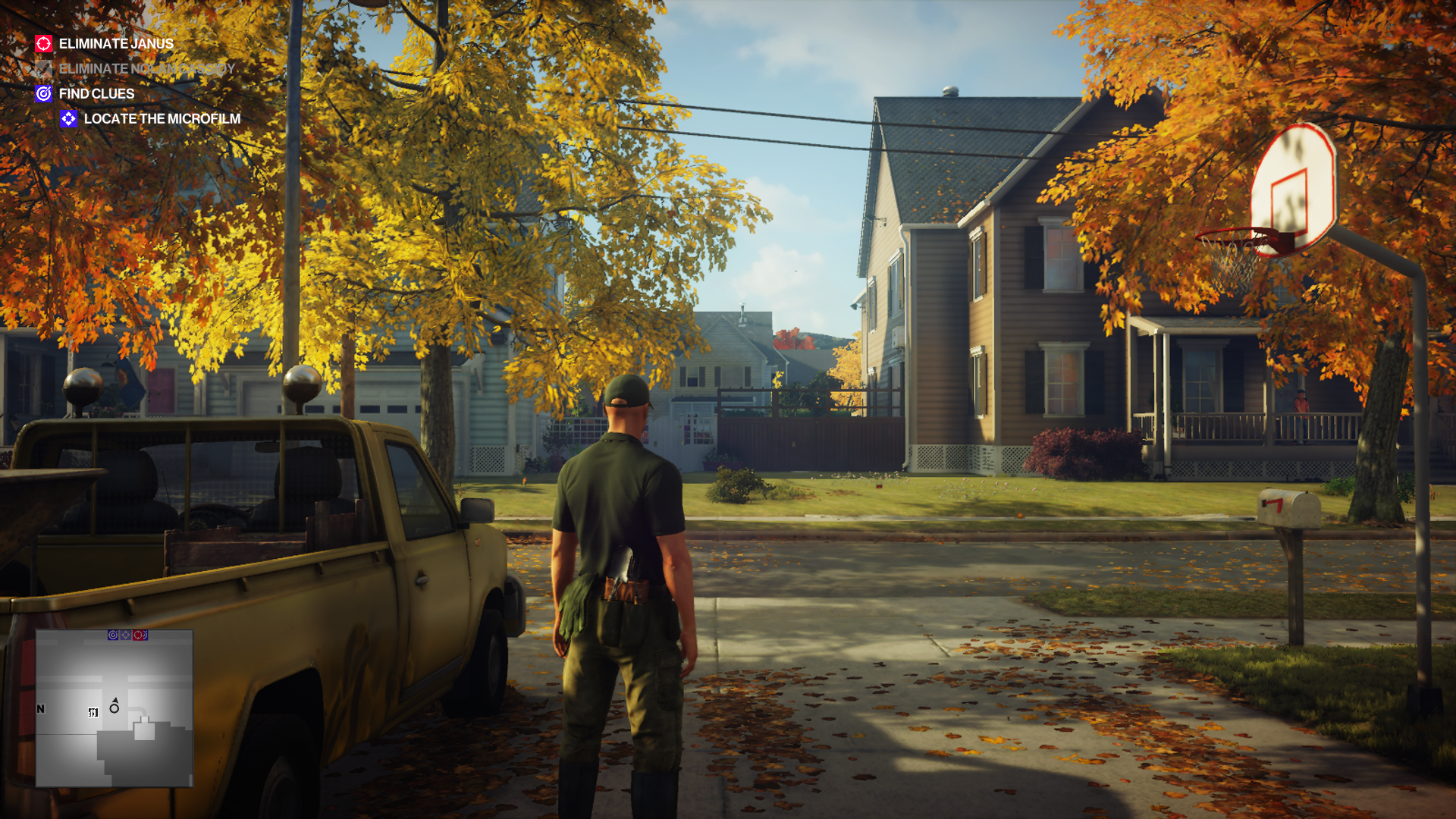
Task: Select the FIND CLUES objective label
Action: (x=96, y=93)
